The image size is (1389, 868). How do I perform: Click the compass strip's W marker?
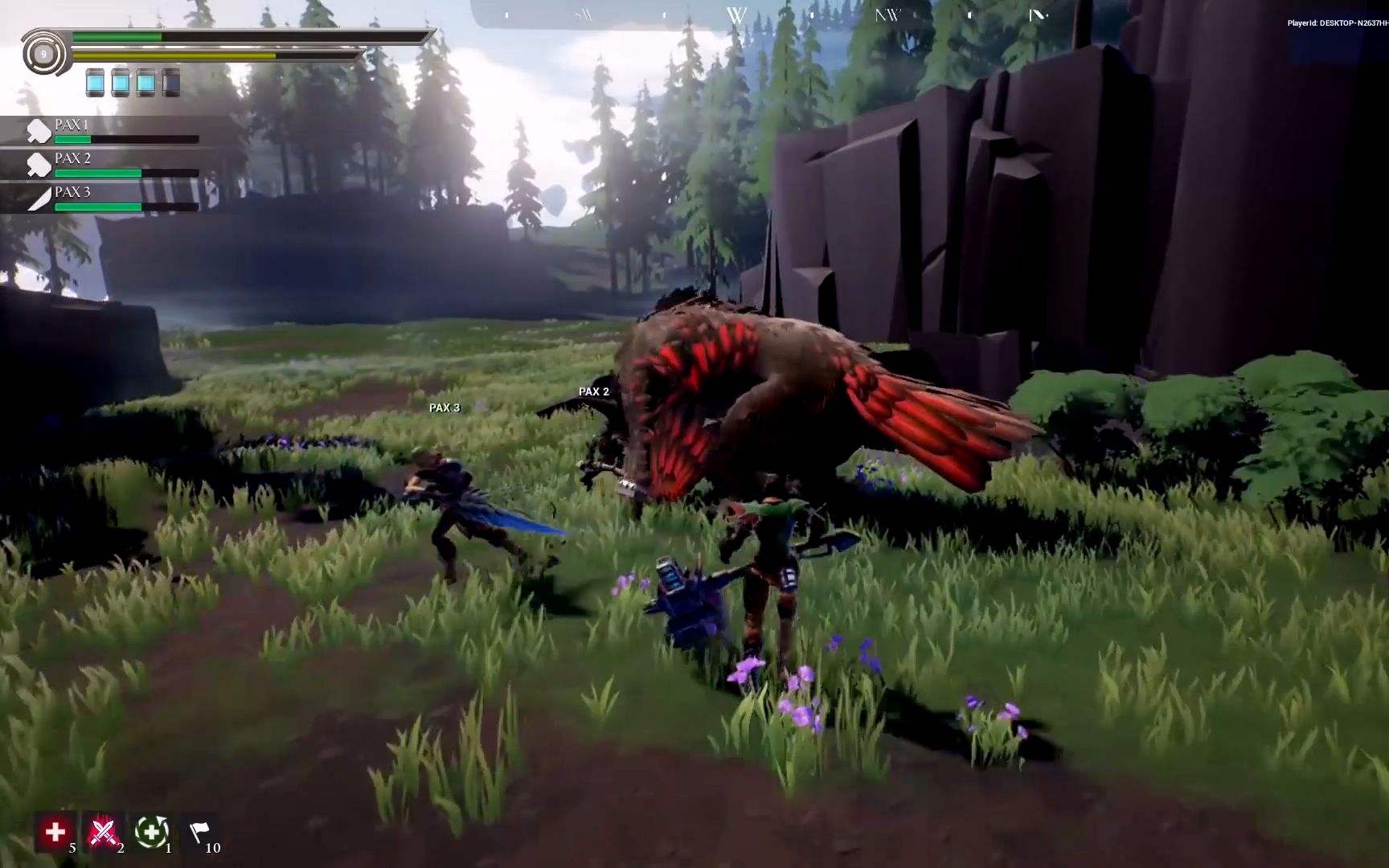pos(736,15)
